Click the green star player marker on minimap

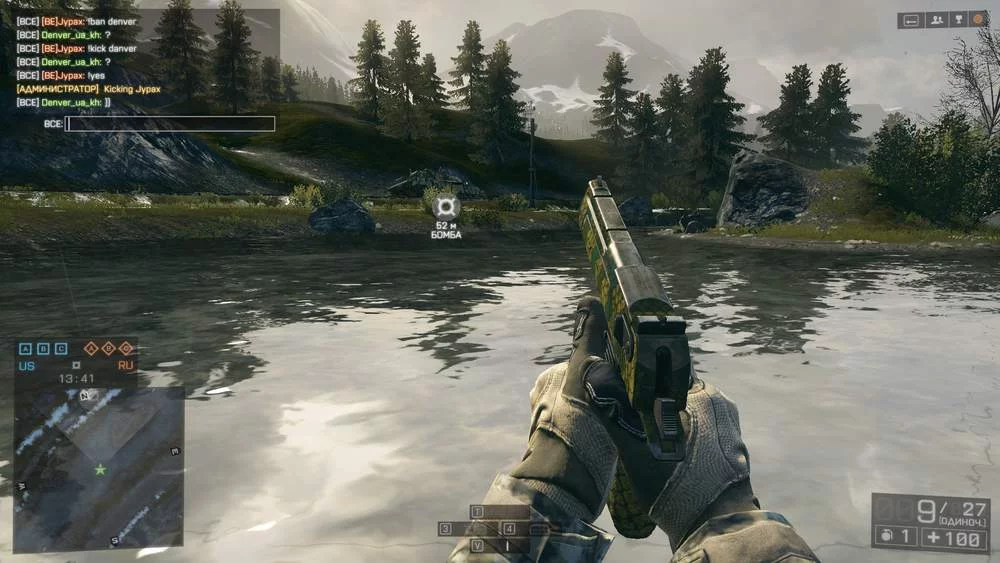(100, 469)
